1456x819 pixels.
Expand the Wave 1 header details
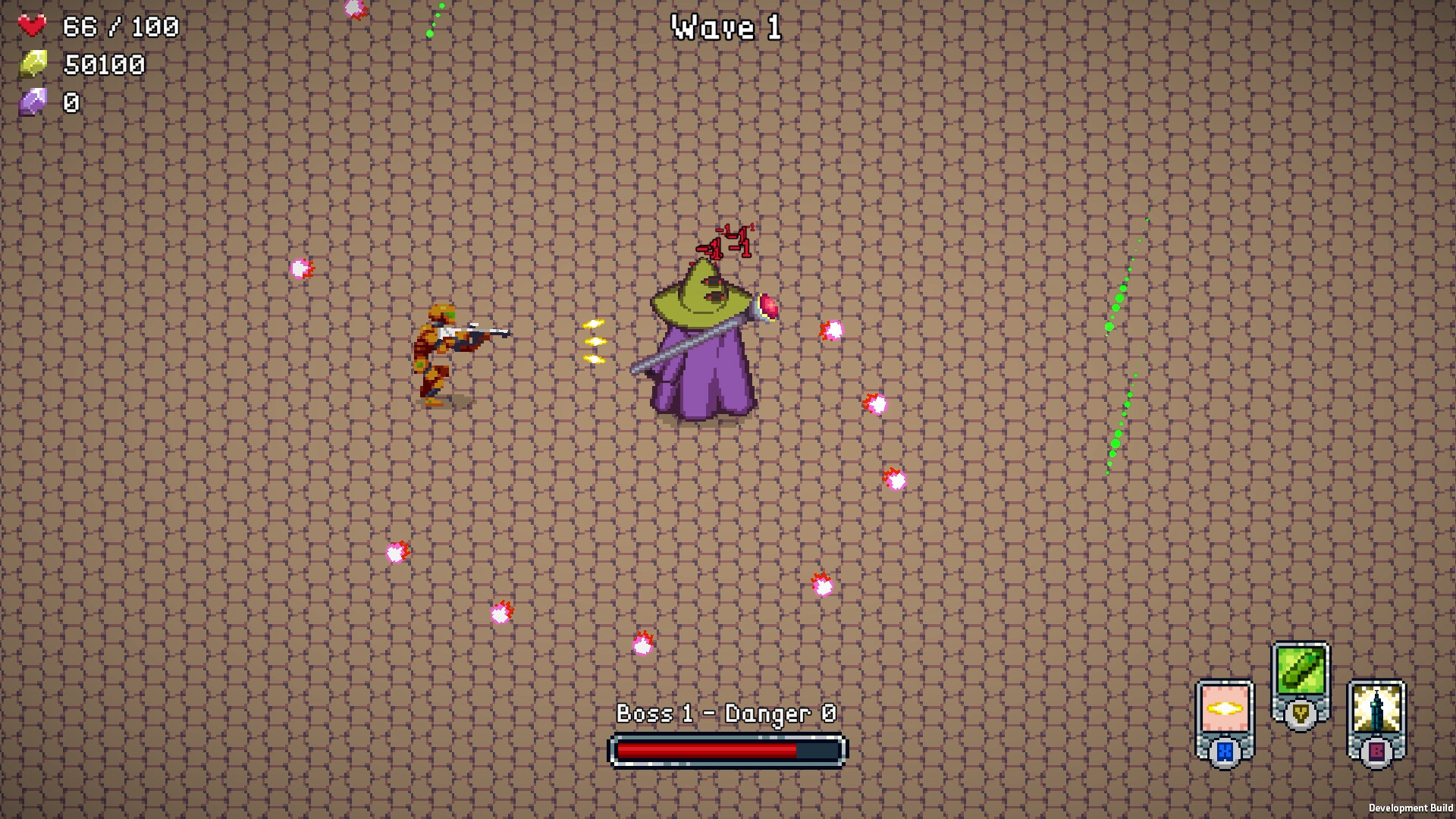click(x=726, y=27)
